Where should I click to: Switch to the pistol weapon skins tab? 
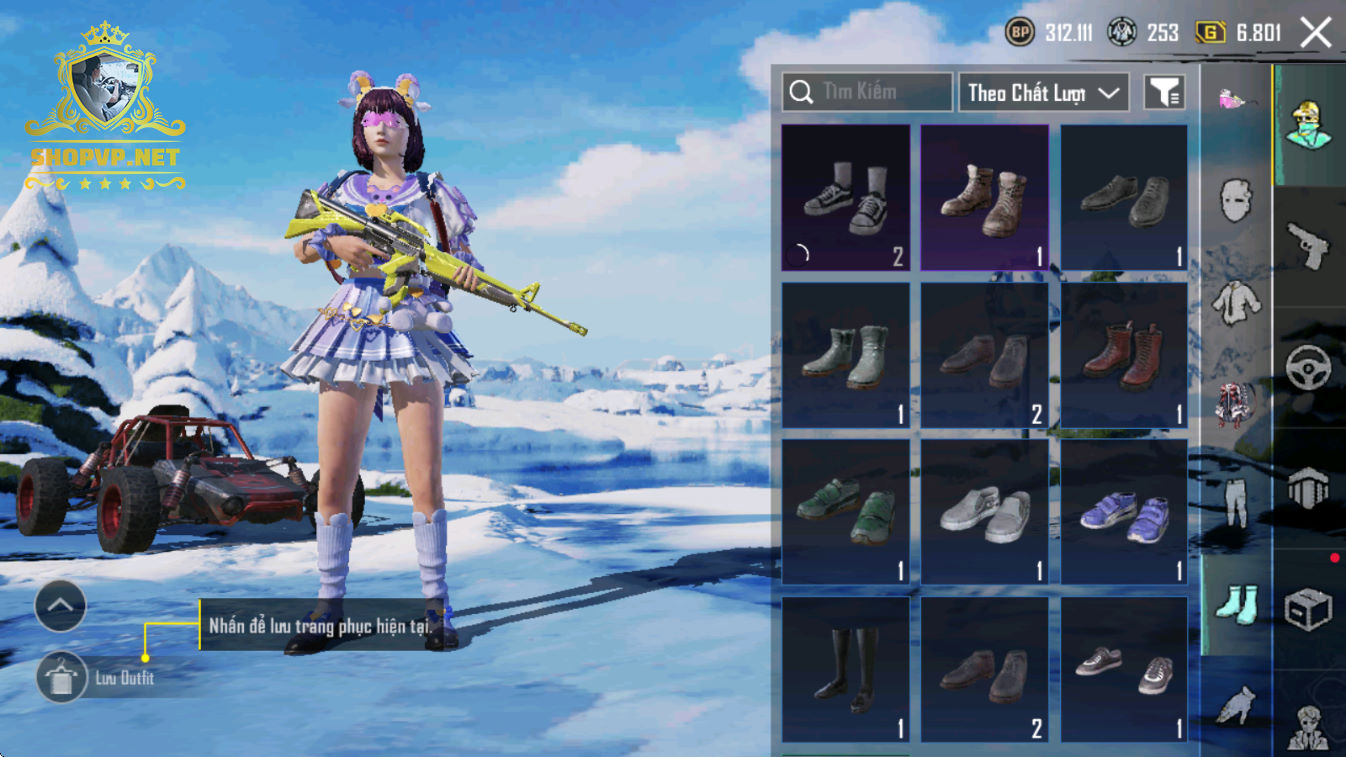[1309, 245]
